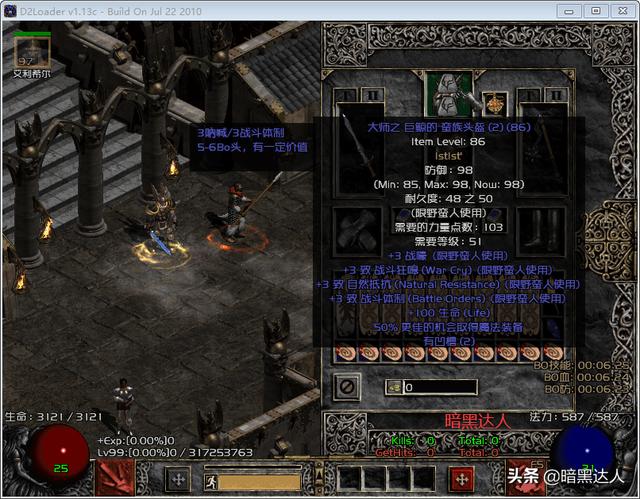The image size is (640, 499).
Task: Toggle the run/walk icon on stamina bar
Action: click(212, 481)
